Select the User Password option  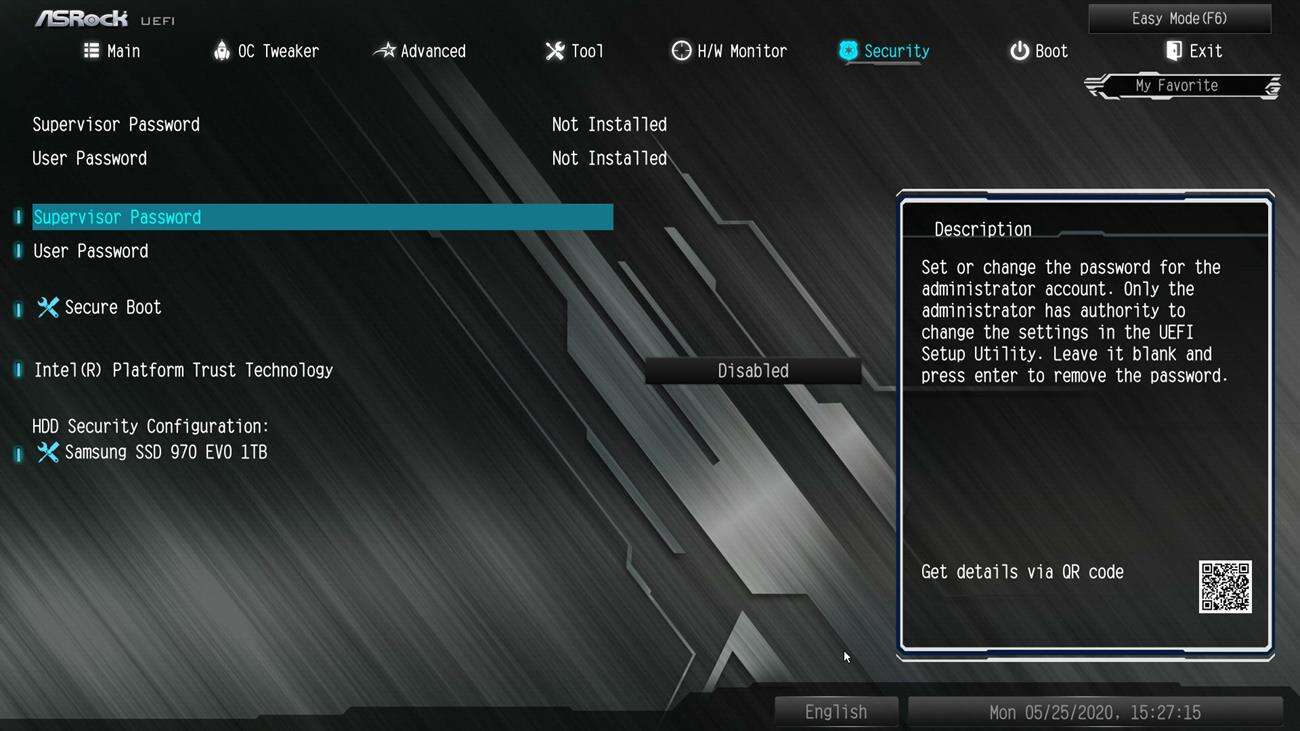[x=90, y=250]
